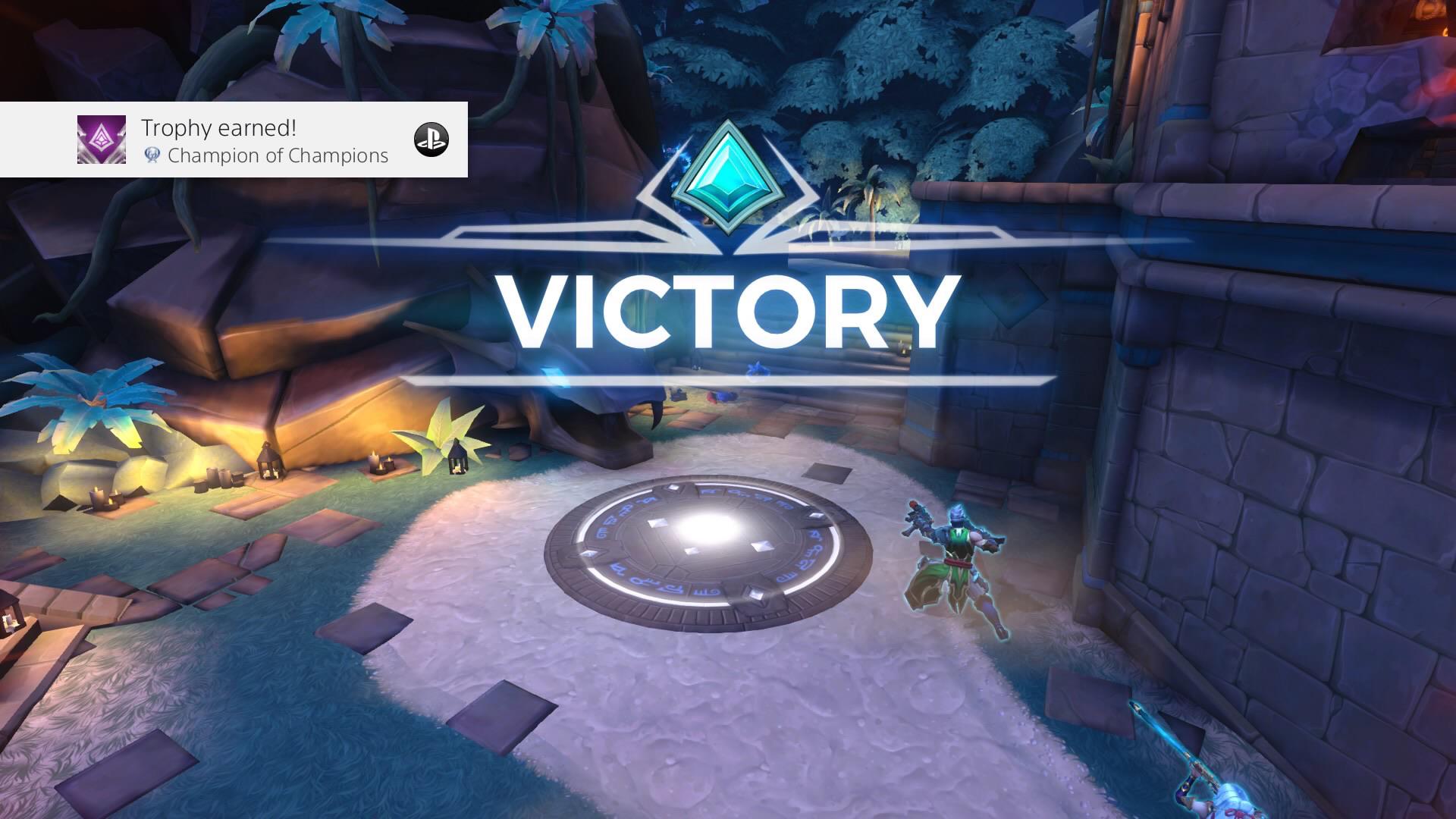Click the purple trophy notification icon
This screenshot has width=1456, height=819.
pyautogui.click(x=101, y=140)
